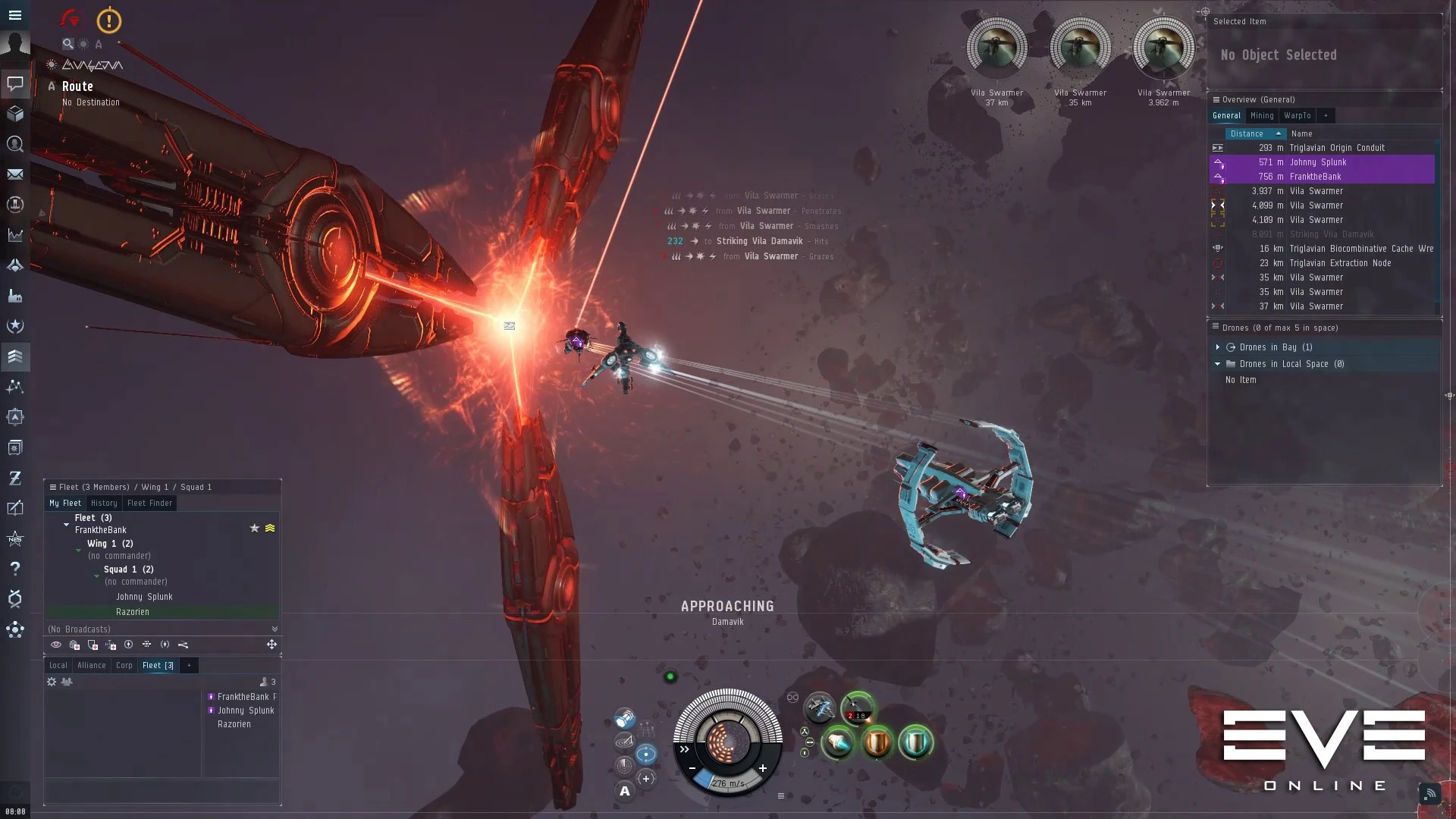1456x819 pixels.
Task: Select Triglavian Extraction Node overview row
Action: tap(1340, 263)
